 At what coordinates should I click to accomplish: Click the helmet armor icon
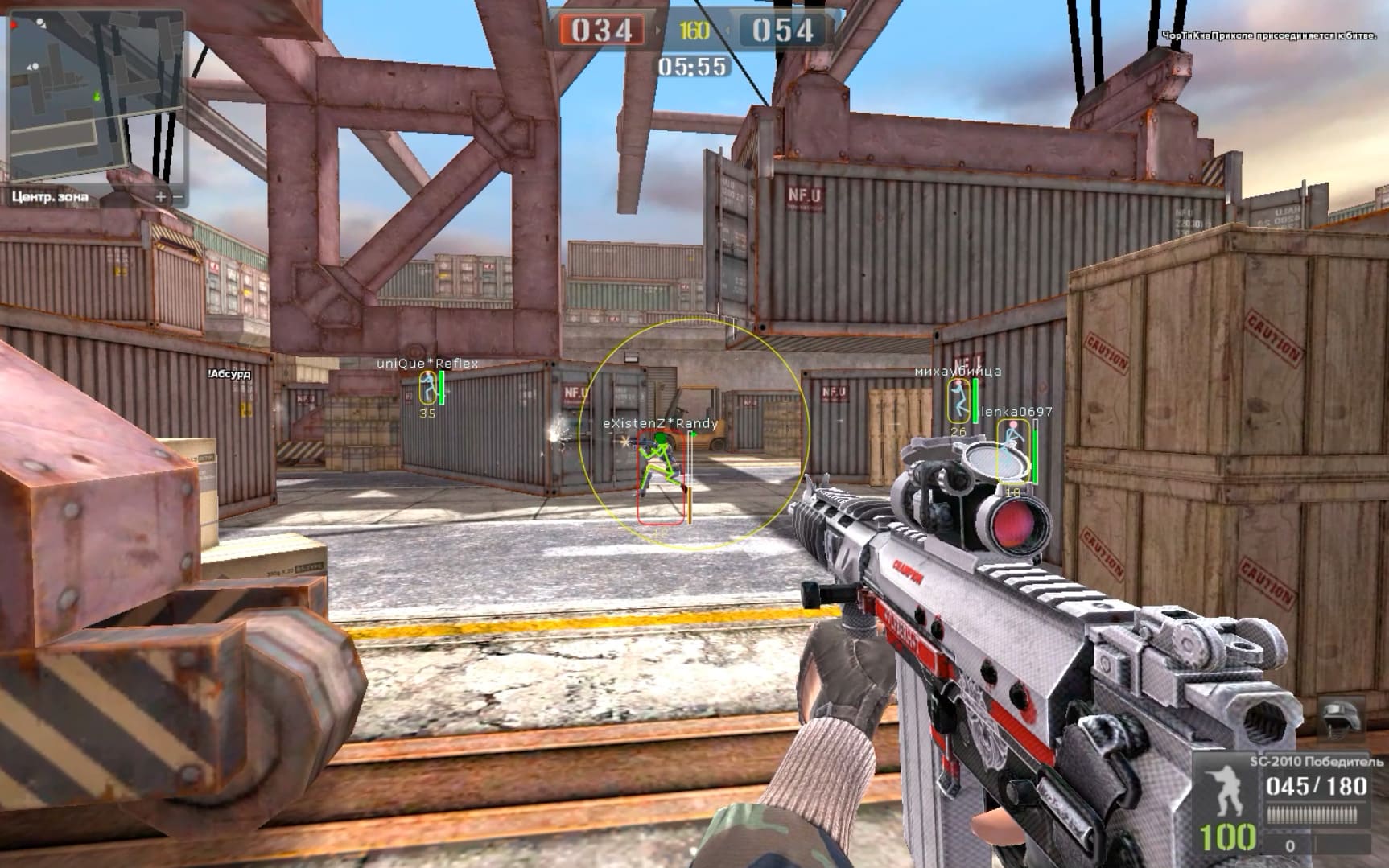pos(1341,718)
